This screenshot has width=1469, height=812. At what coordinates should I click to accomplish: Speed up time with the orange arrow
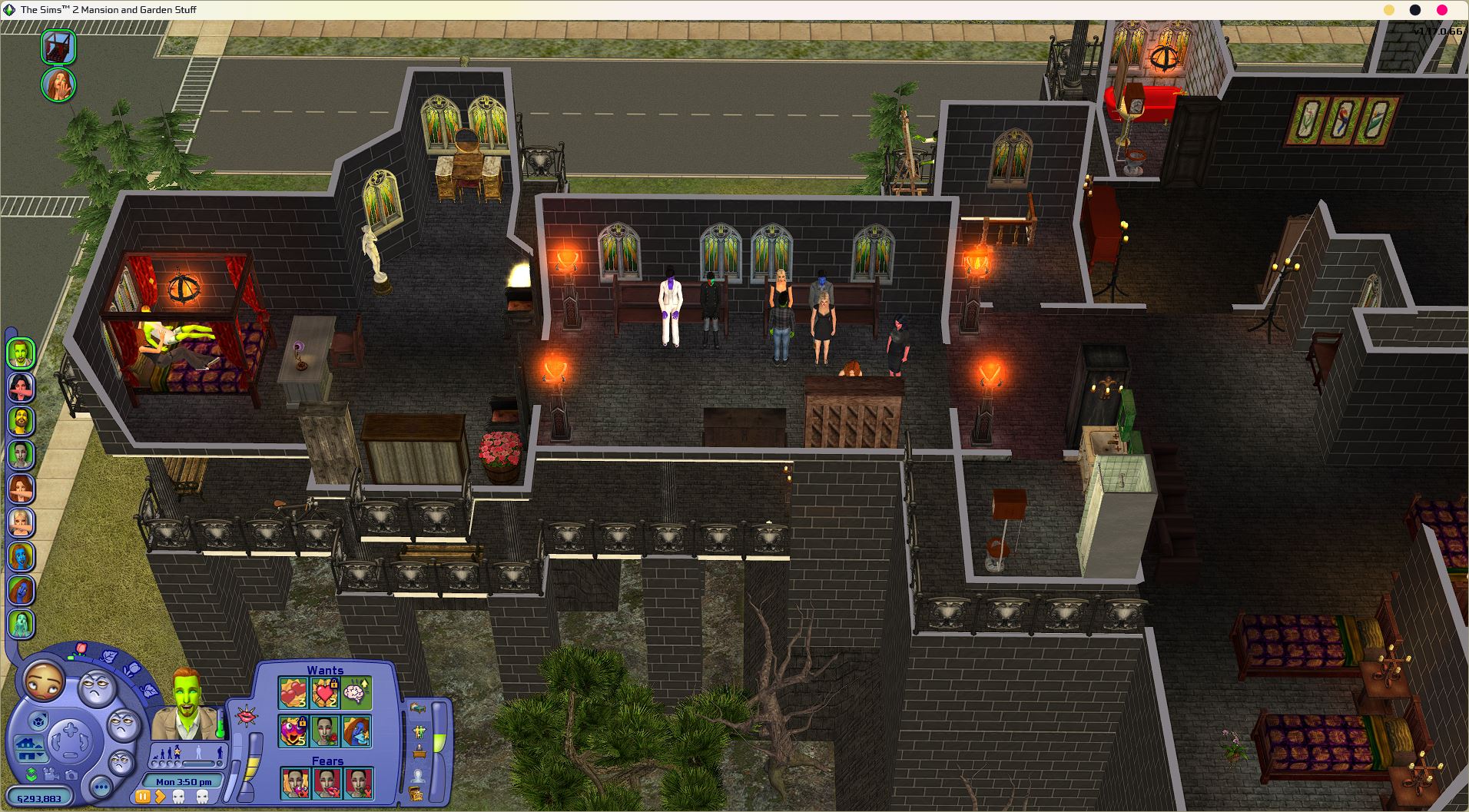(161, 797)
